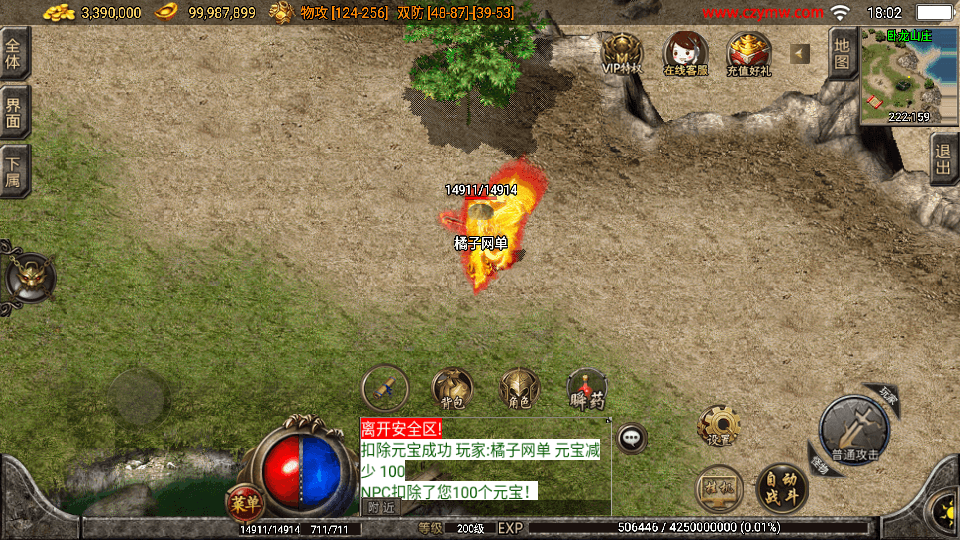Switch to the 附近 nearby chat tab
The image size is (960, 540).
click(380, 507)
